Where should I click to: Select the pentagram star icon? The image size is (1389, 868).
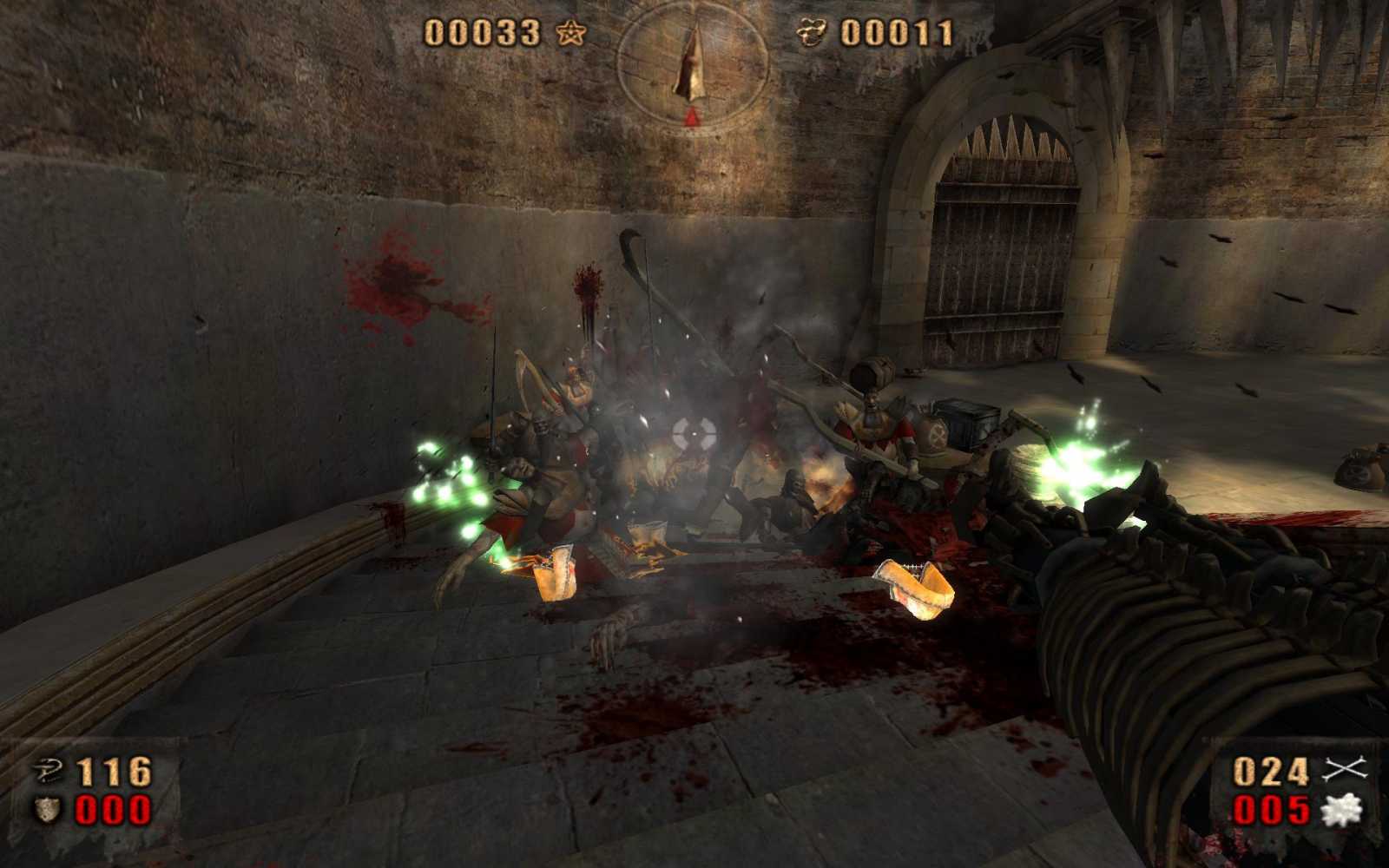(570, 34)
